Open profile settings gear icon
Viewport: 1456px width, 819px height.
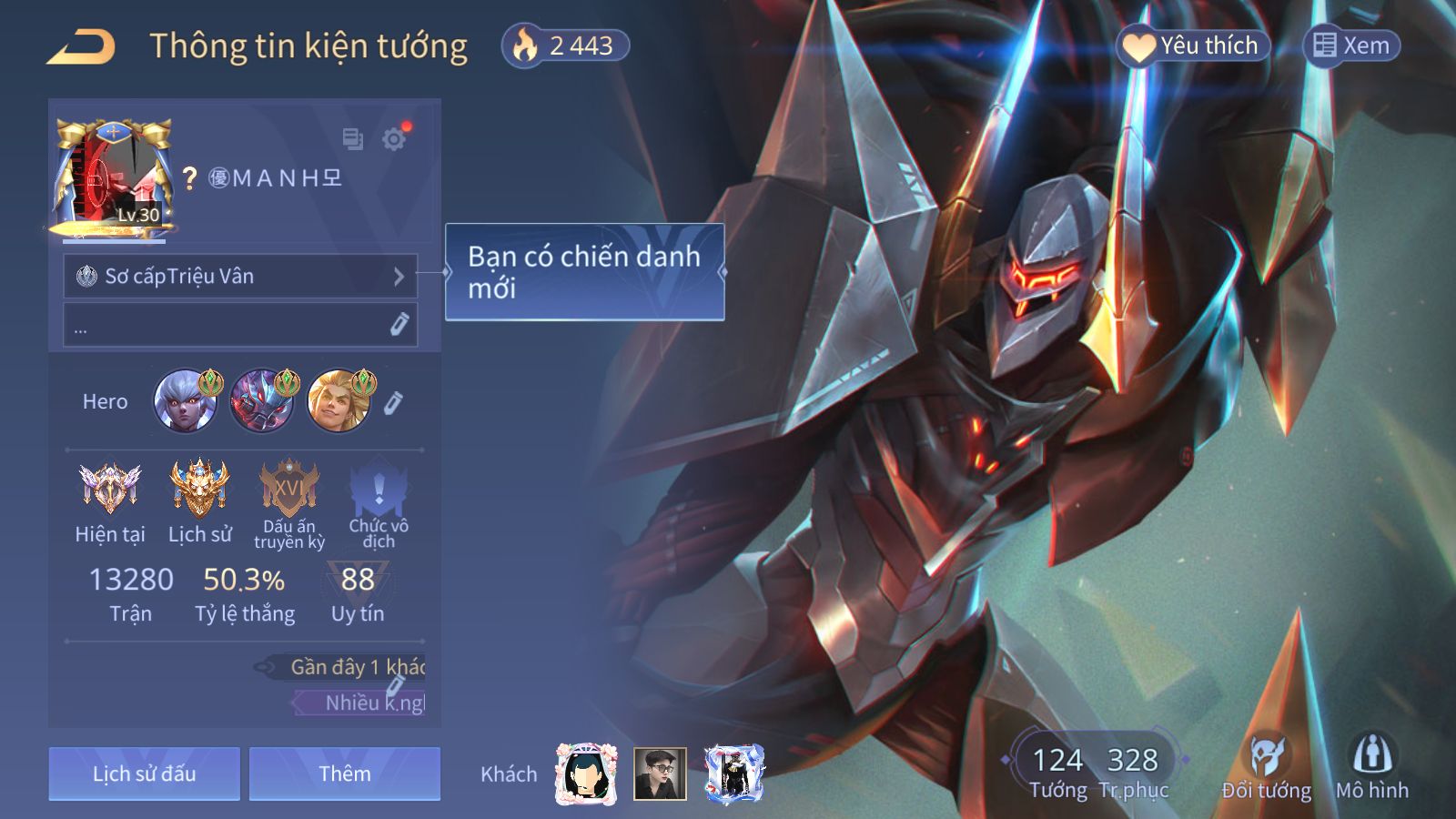click(394, 139)
